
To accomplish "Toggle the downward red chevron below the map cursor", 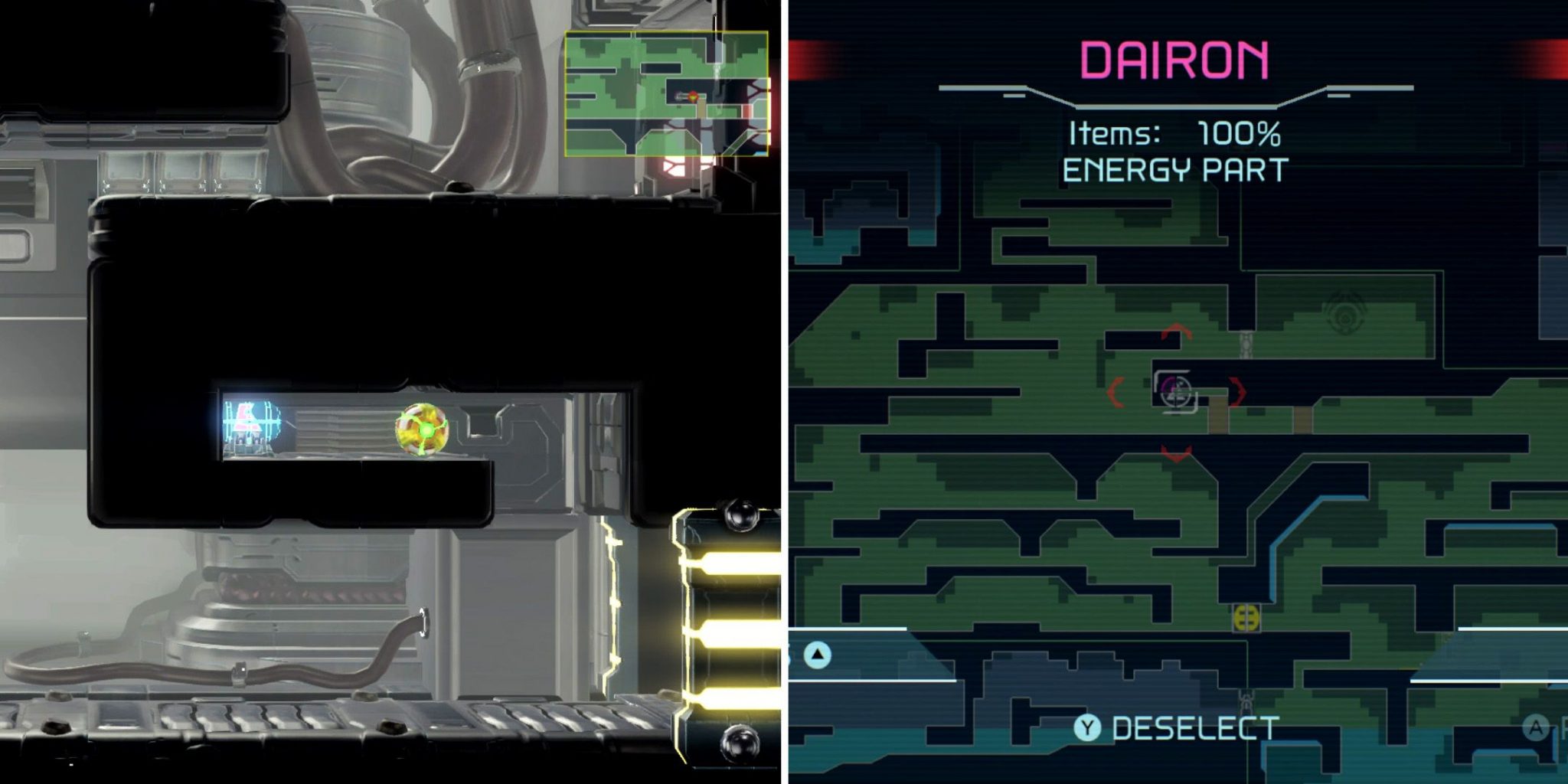I will pos(1177,453).
